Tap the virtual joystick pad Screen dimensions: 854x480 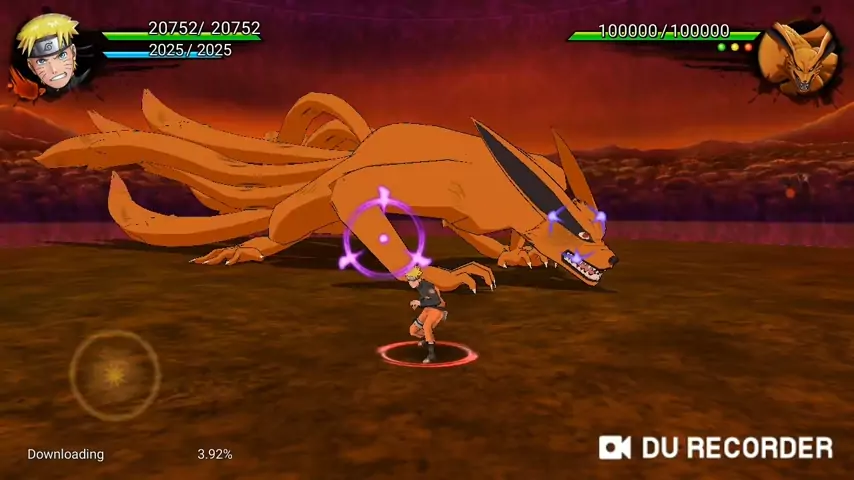[x=115, y=374]
